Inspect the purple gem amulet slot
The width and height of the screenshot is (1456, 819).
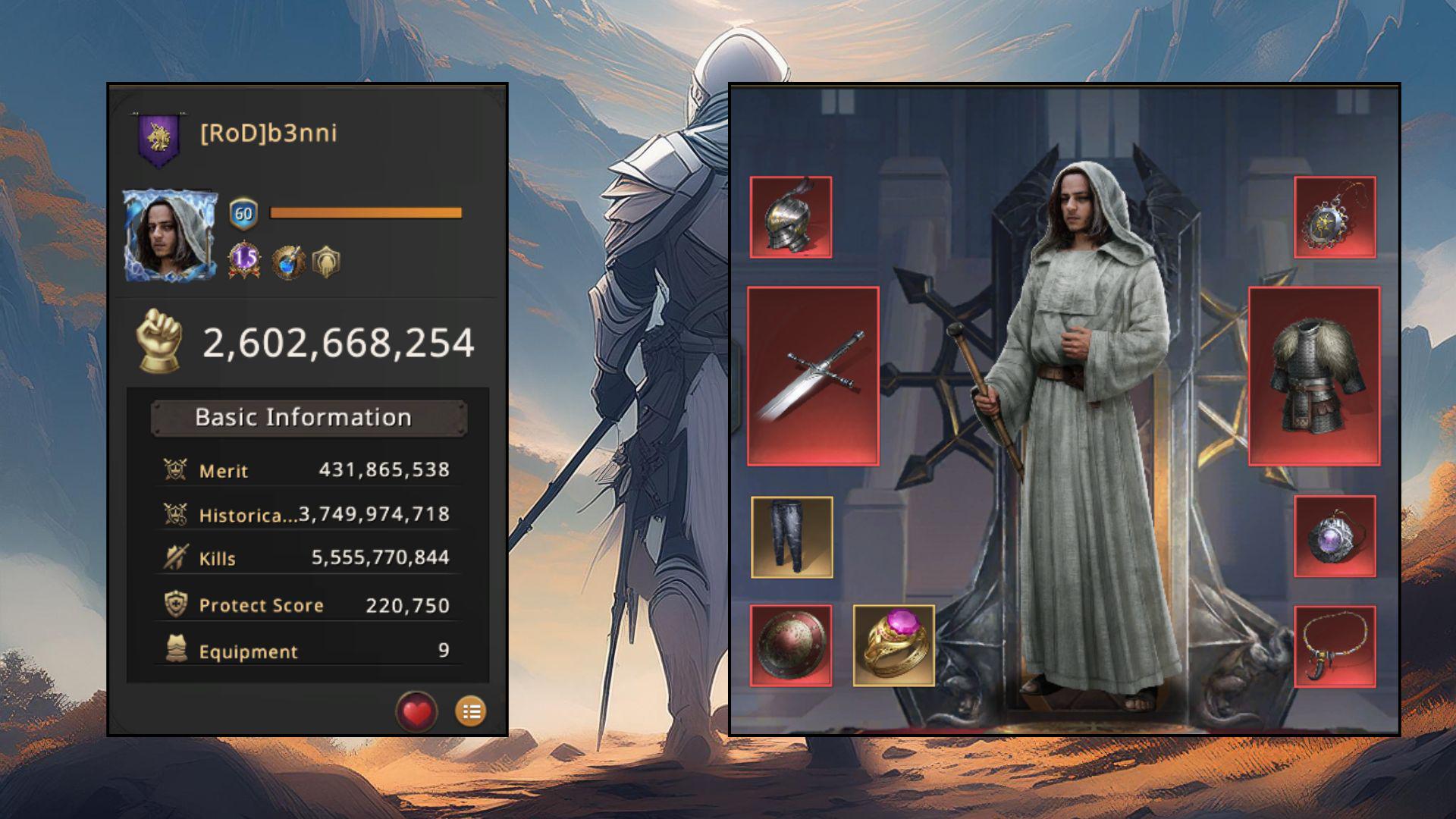coord(1335,537)
